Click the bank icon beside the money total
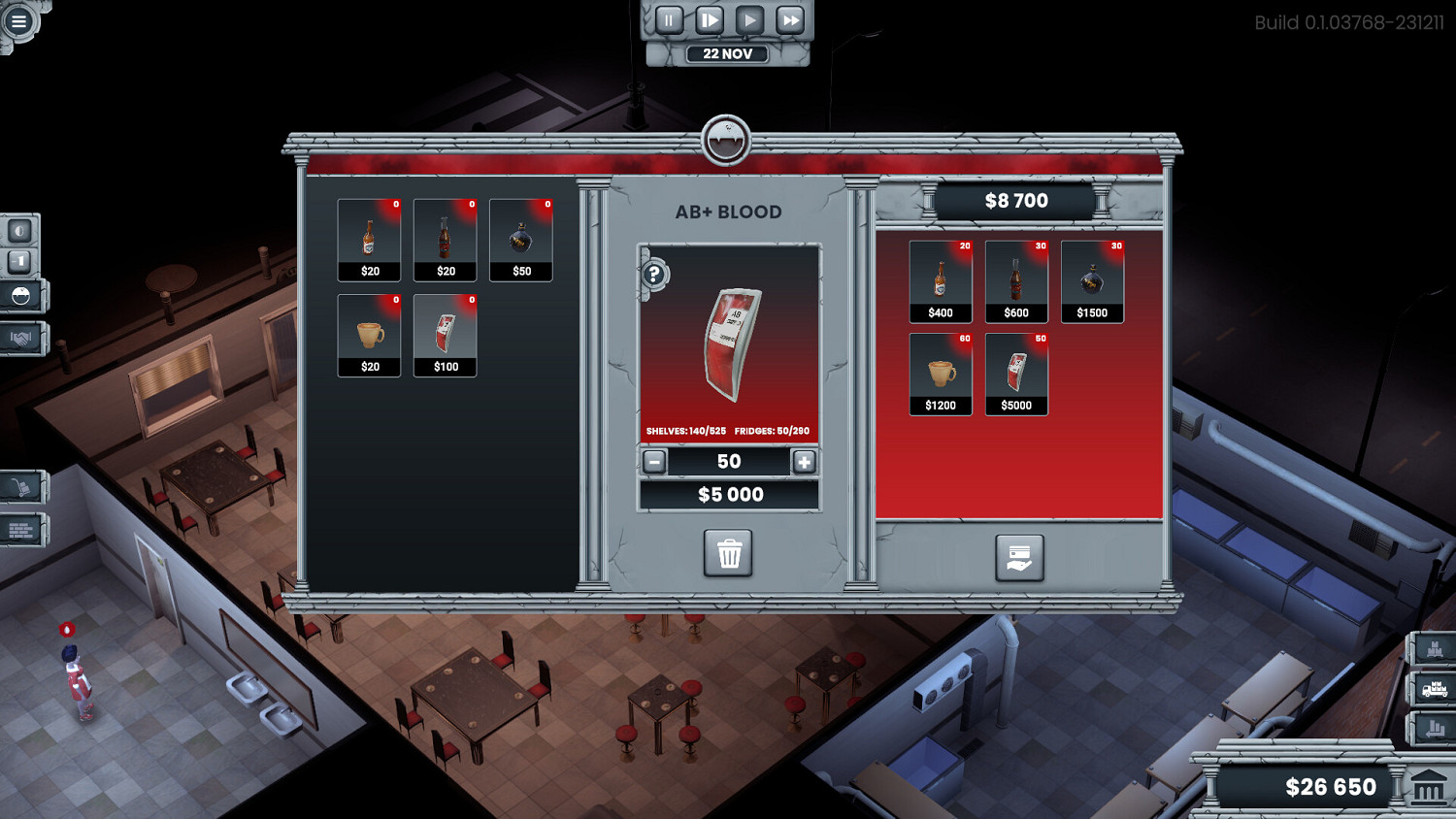Viewport: 1456px width, 819px height. (1427, 786)
